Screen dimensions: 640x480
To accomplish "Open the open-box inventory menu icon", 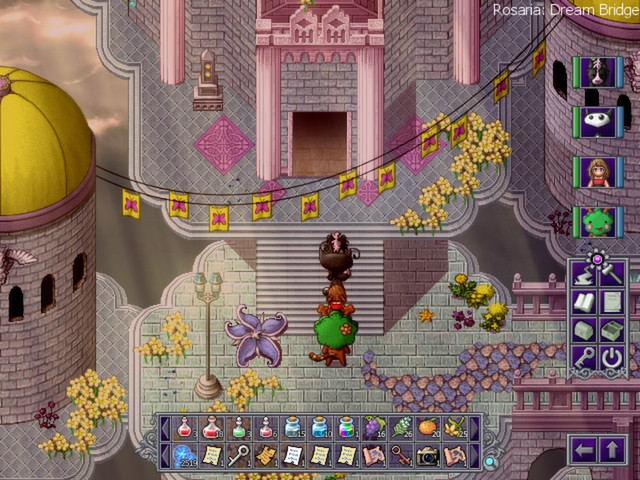I will pos(612,329).
